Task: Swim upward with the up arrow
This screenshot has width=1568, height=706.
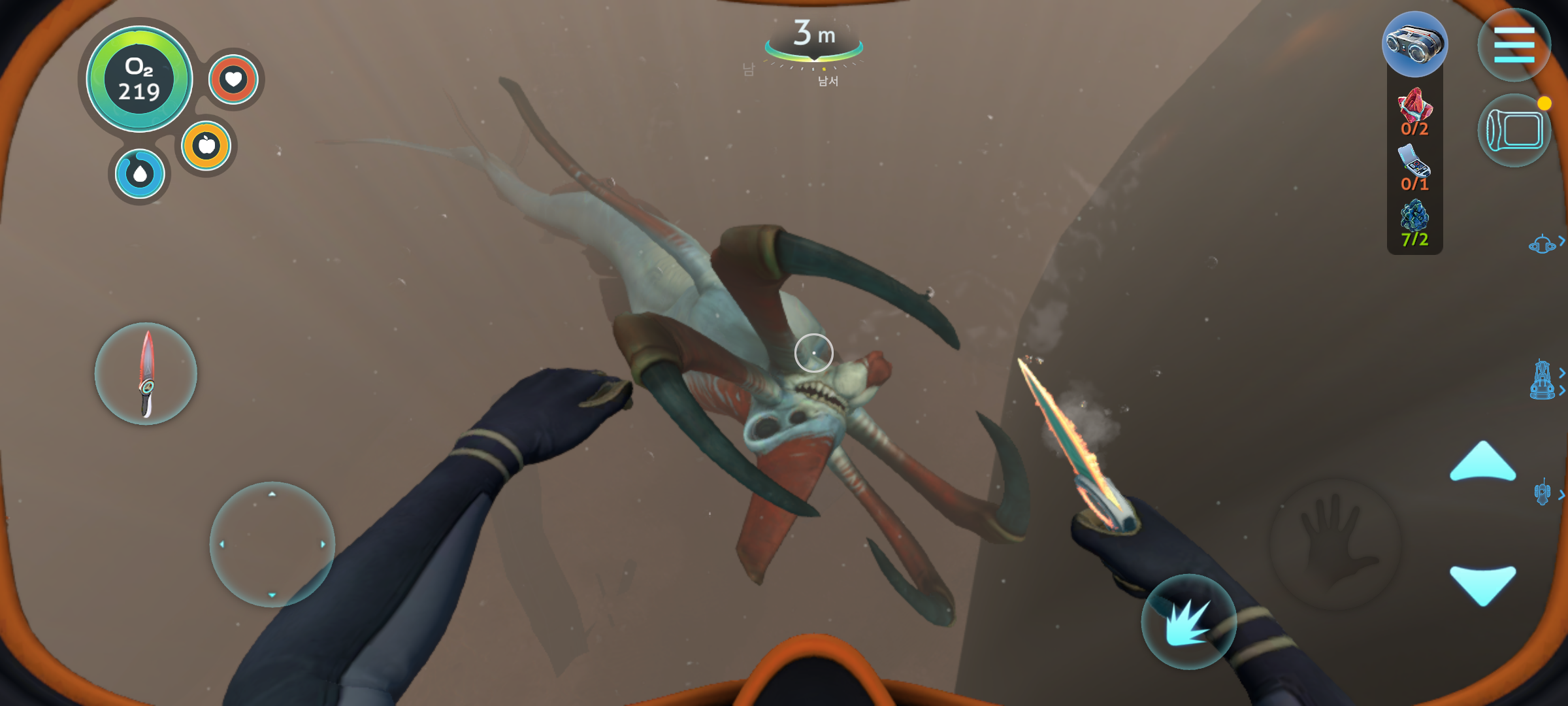Action: tap(1482, 462)
